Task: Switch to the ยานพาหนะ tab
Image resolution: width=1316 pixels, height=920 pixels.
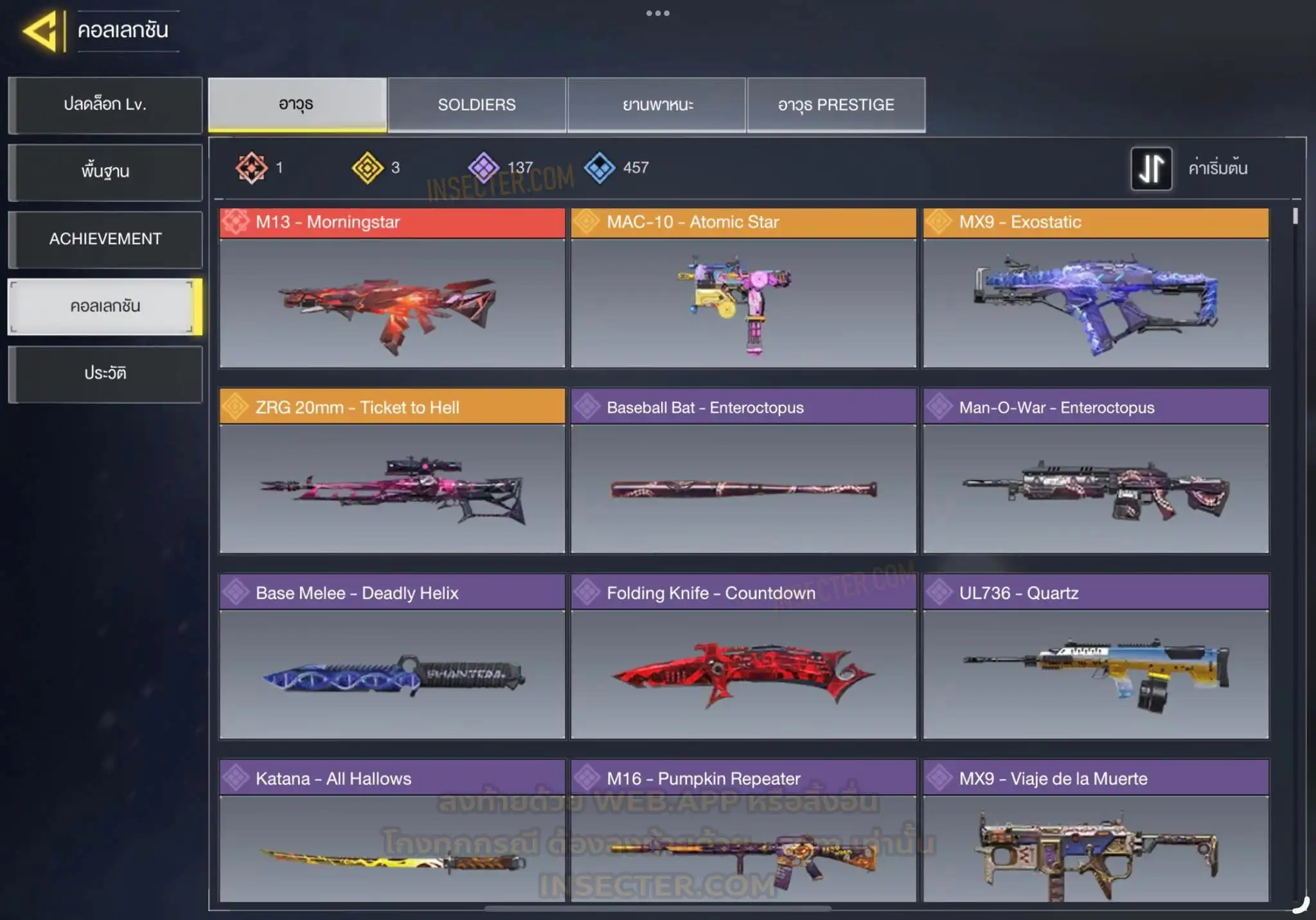Action: pos(657,105)
